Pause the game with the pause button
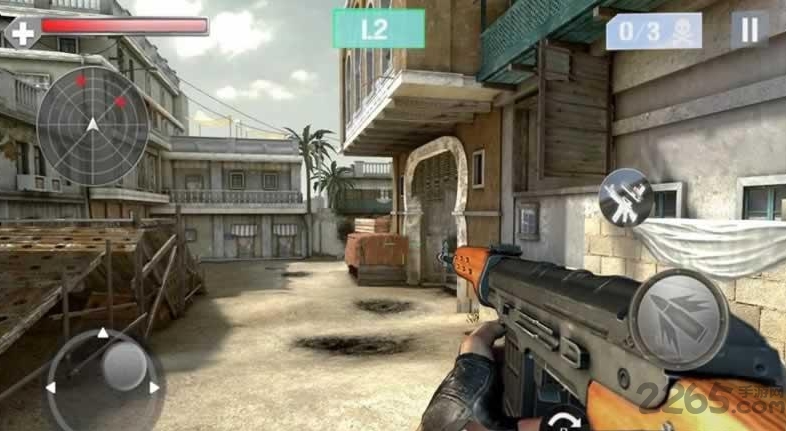786x431 pixels. click(748, 30)
